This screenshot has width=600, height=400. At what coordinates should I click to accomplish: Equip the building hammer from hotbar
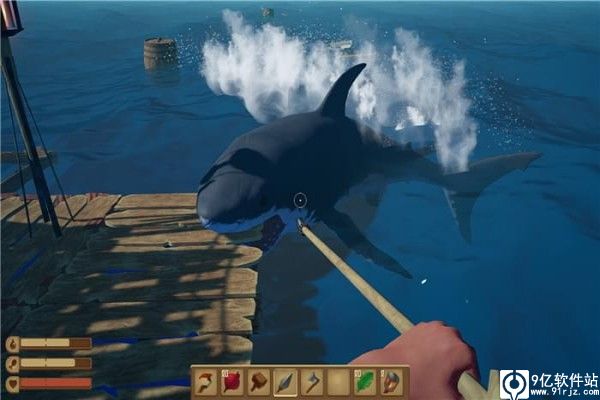[x=260, y=382]
